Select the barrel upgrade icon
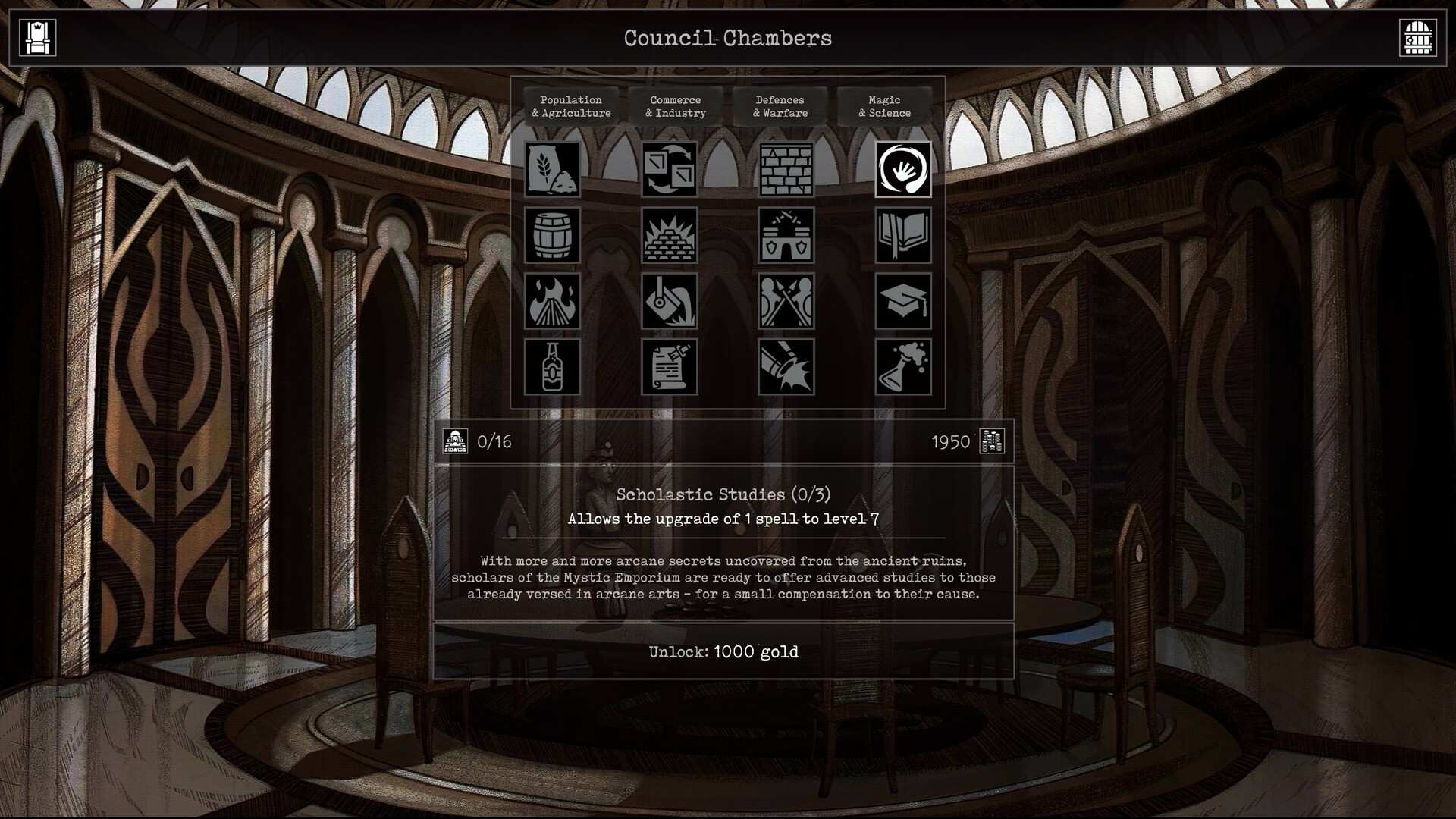Viewport: 1456px width, 819px height. pyautogui.click(x=552, y=235)
